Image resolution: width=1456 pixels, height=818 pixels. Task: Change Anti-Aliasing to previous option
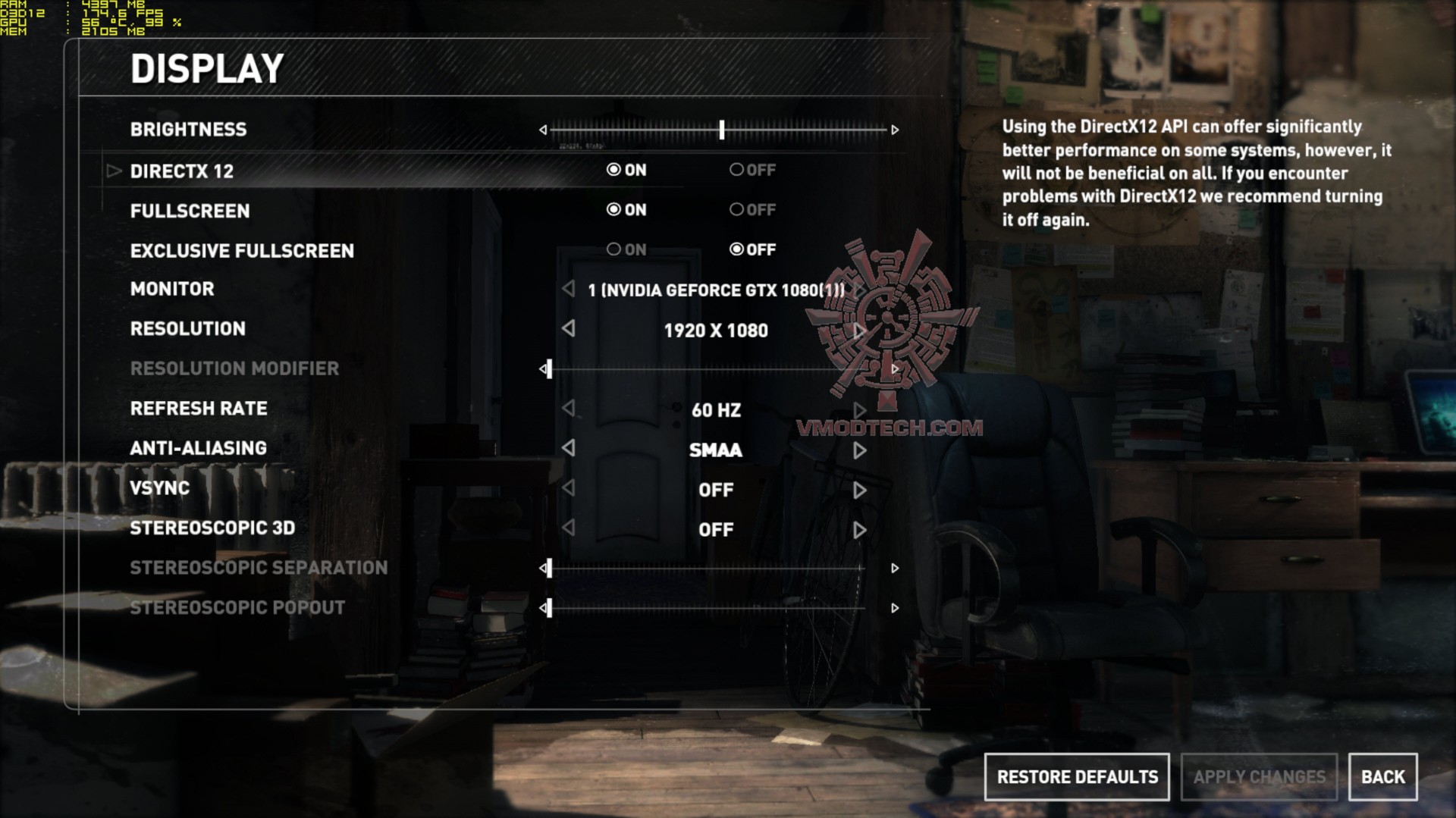[569, 448]
